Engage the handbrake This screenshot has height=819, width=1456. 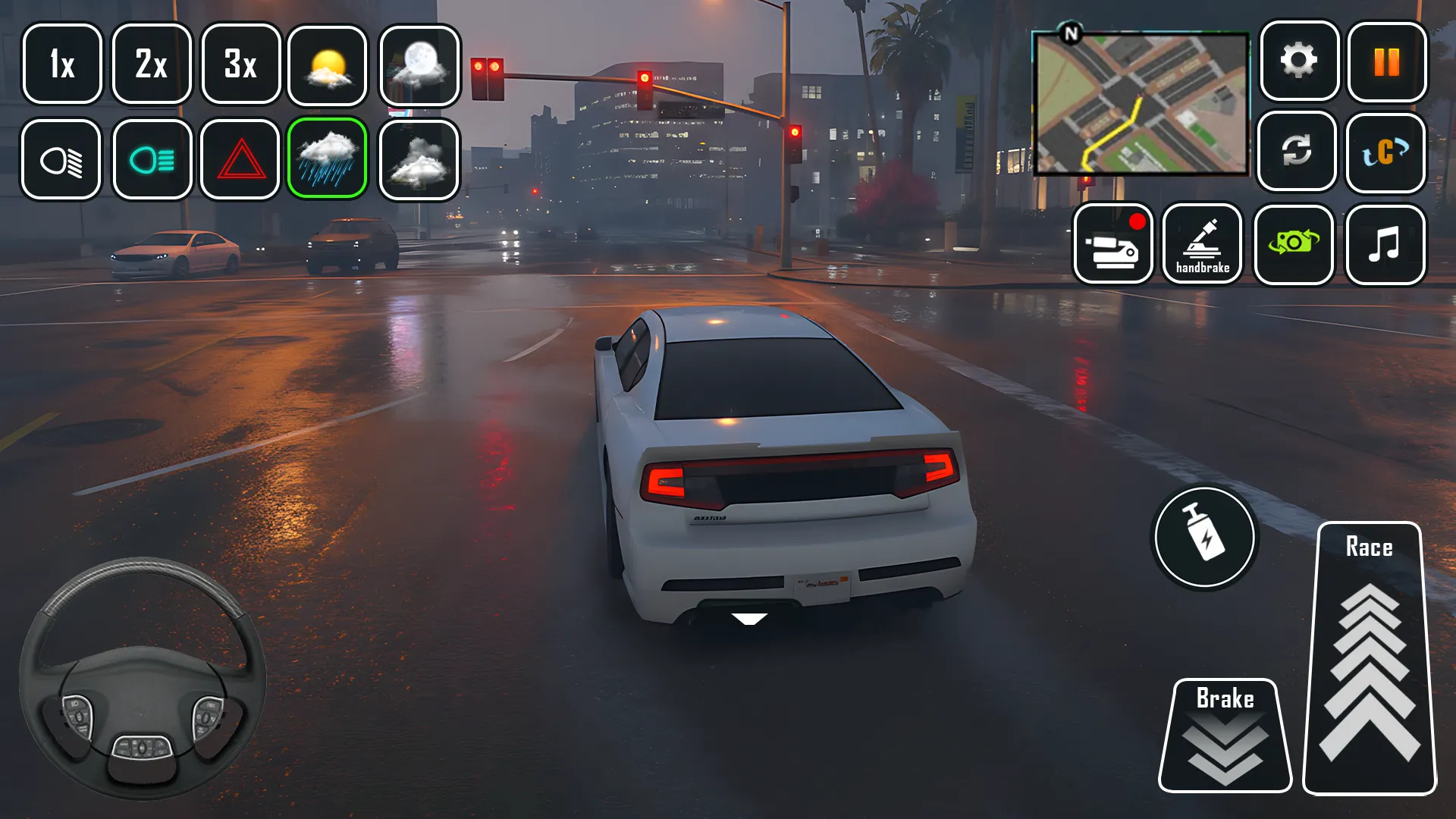coord(1203,244)
